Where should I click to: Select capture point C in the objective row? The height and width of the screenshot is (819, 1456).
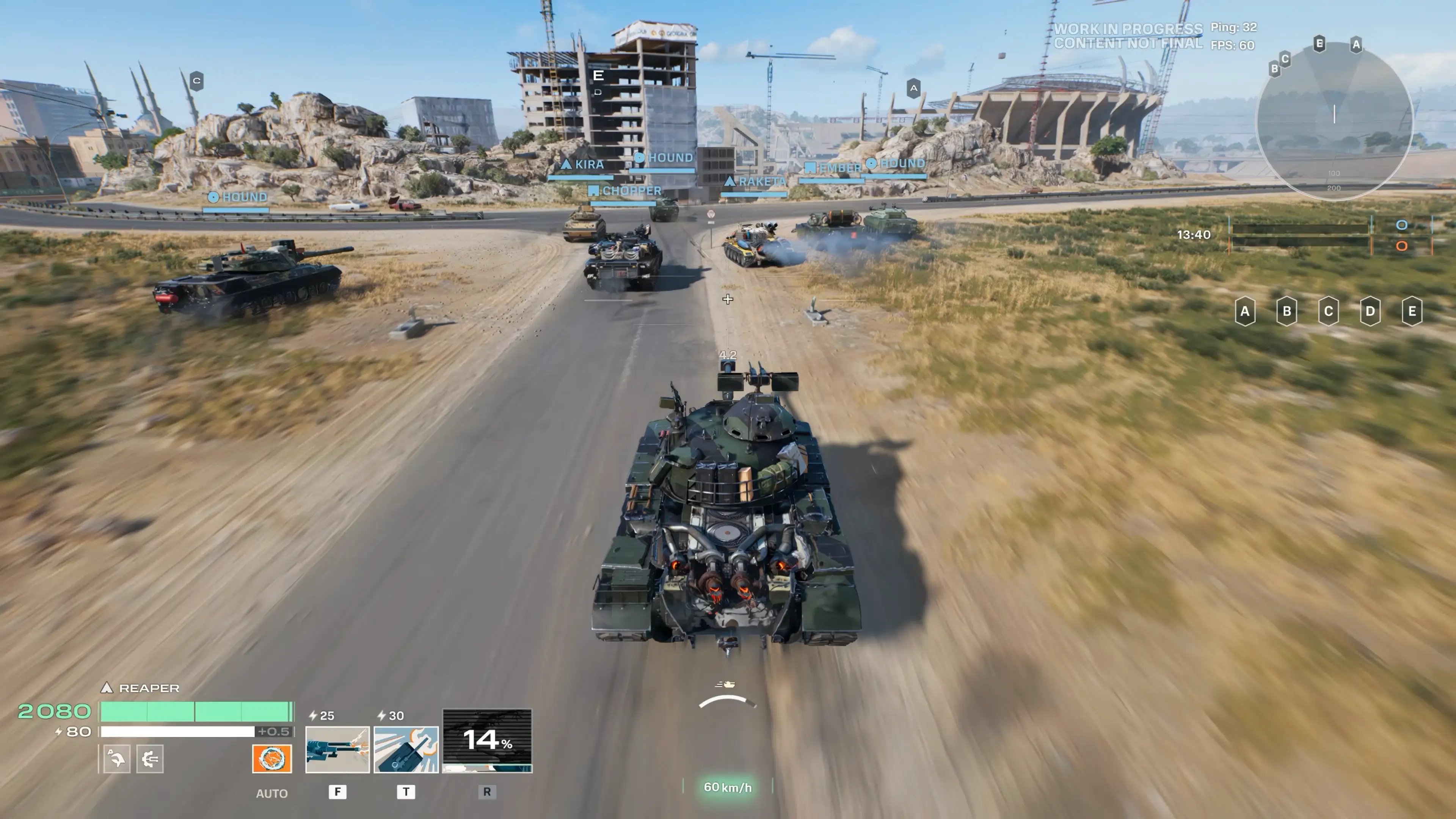[x=1328, y=311]
